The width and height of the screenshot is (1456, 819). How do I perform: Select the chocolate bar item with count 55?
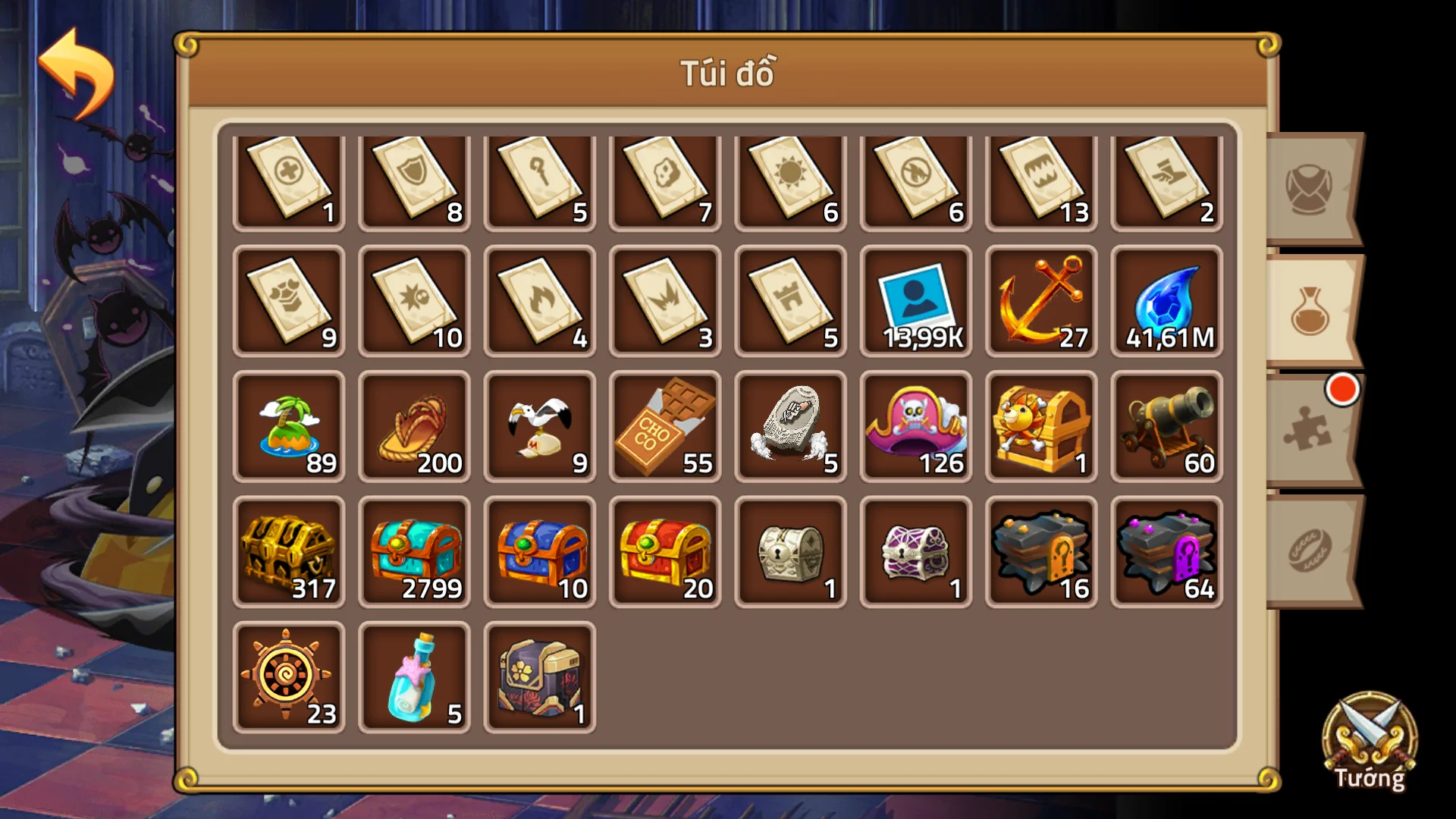[665, 426]
